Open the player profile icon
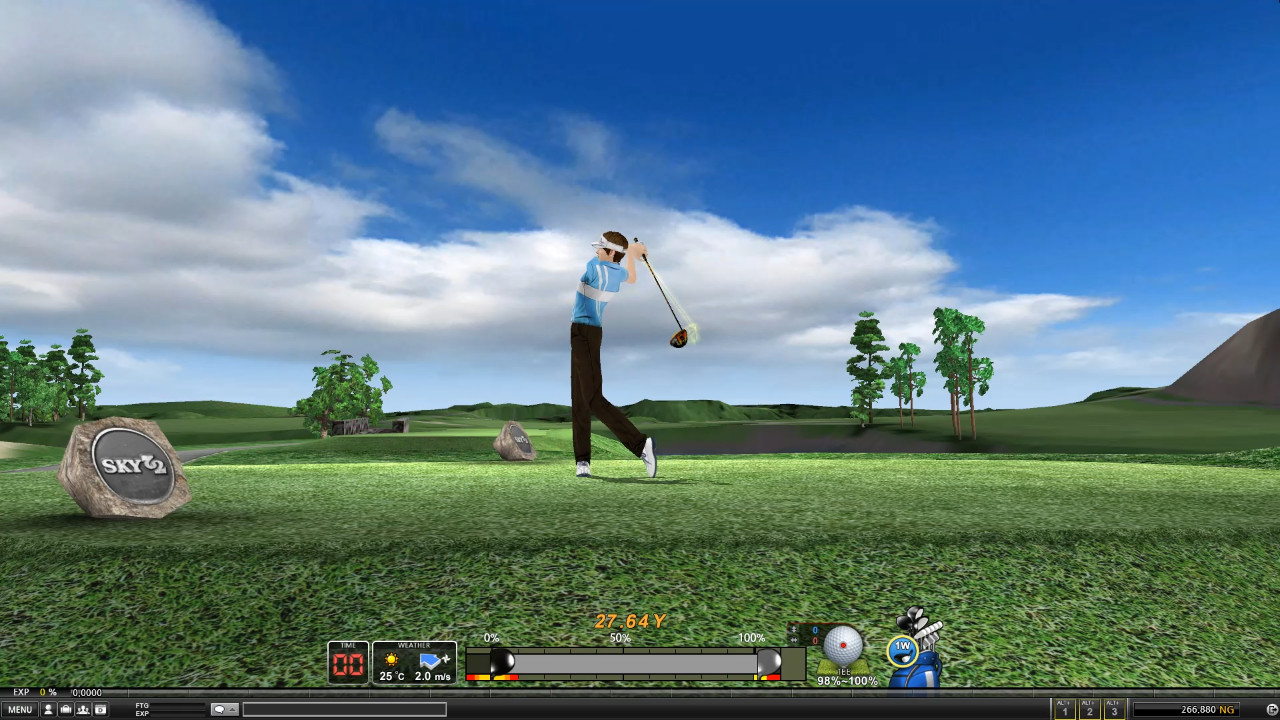The width and height of the screenshot is (1280, 720). [49, 708]
